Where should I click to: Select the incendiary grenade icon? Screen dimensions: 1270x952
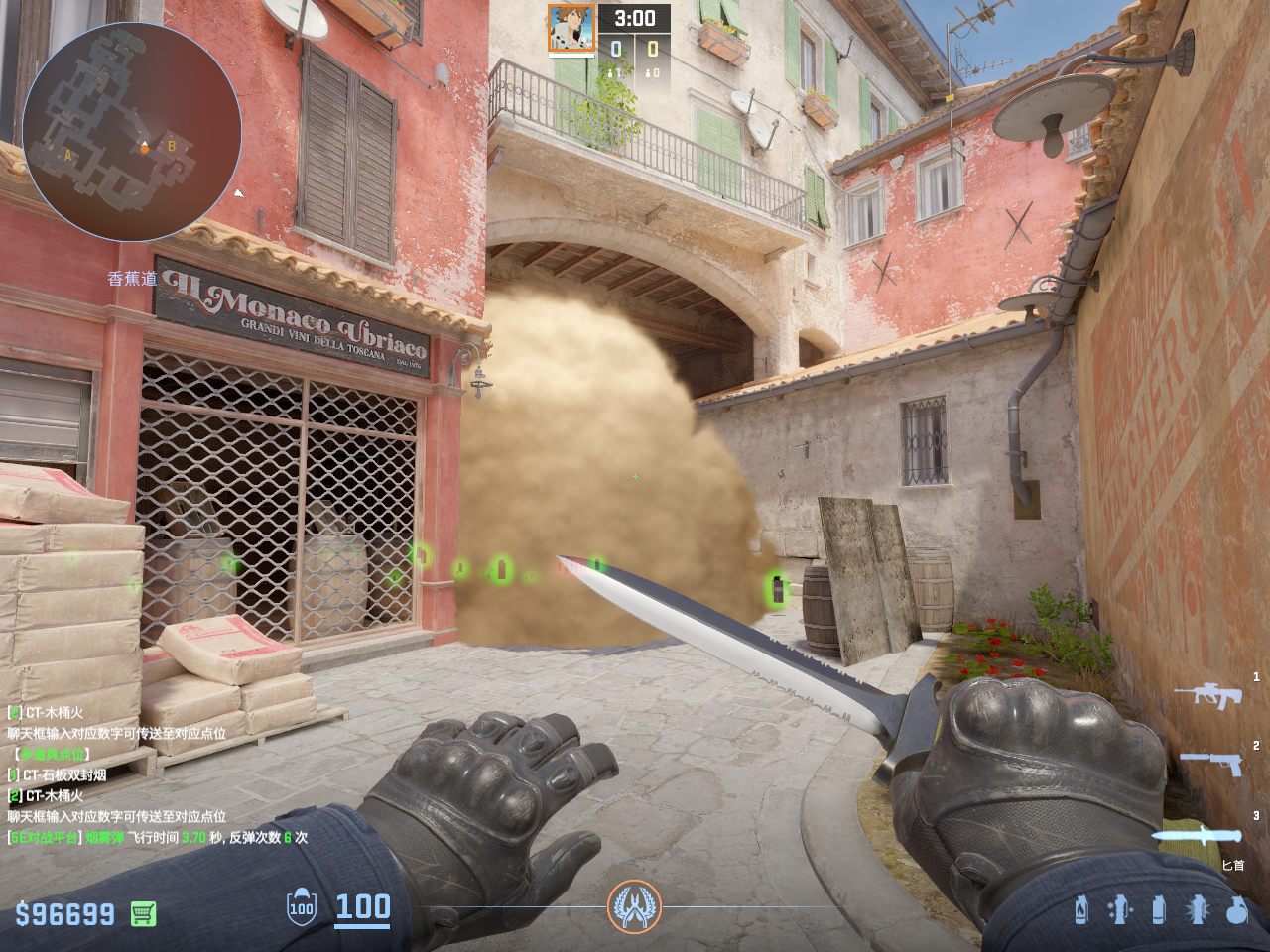point(1081,909)
